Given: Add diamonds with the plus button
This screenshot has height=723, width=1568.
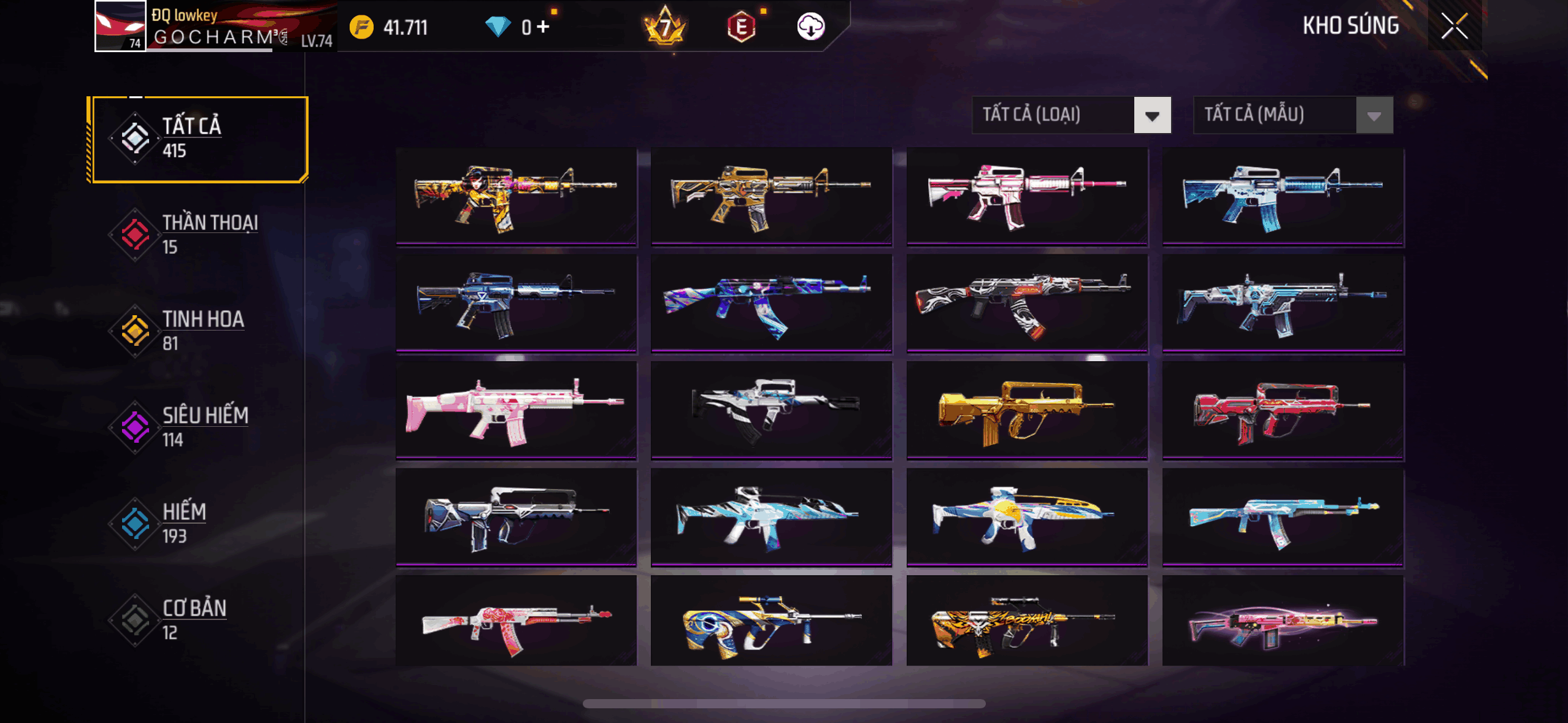Looking at the screenshot, I should 543,26.
